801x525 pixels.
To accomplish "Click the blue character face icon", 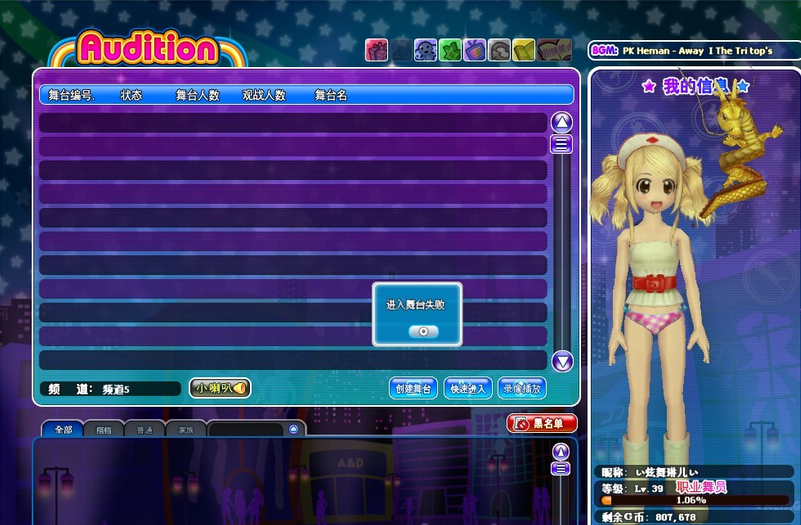I will tap(425, 50).
